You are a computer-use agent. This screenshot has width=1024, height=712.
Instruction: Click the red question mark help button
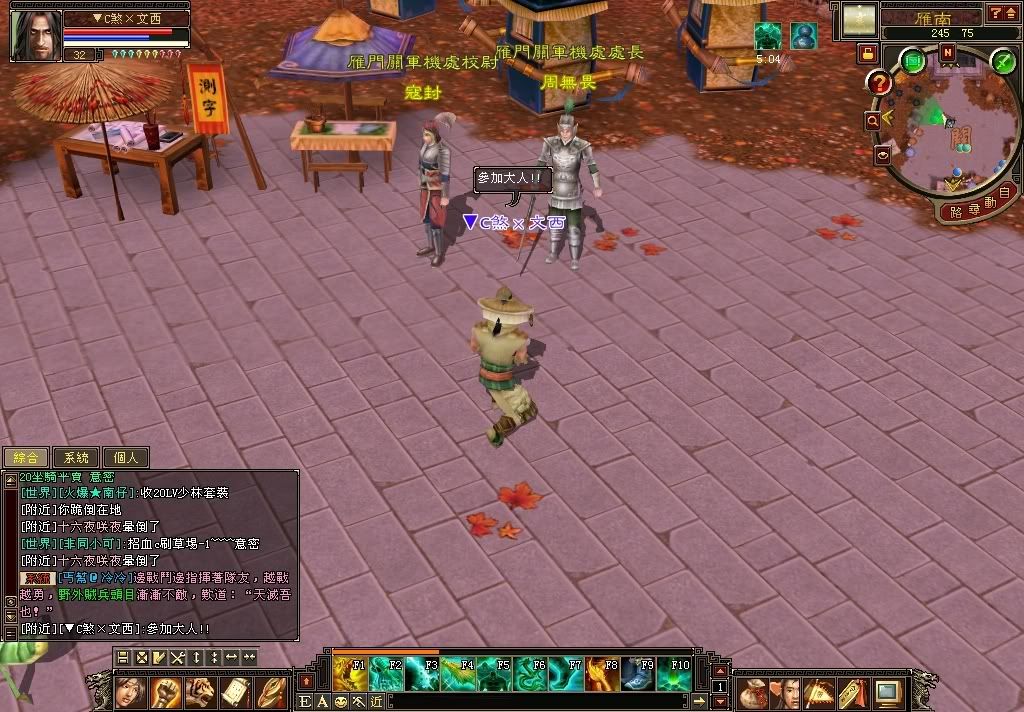click(879, 83)
